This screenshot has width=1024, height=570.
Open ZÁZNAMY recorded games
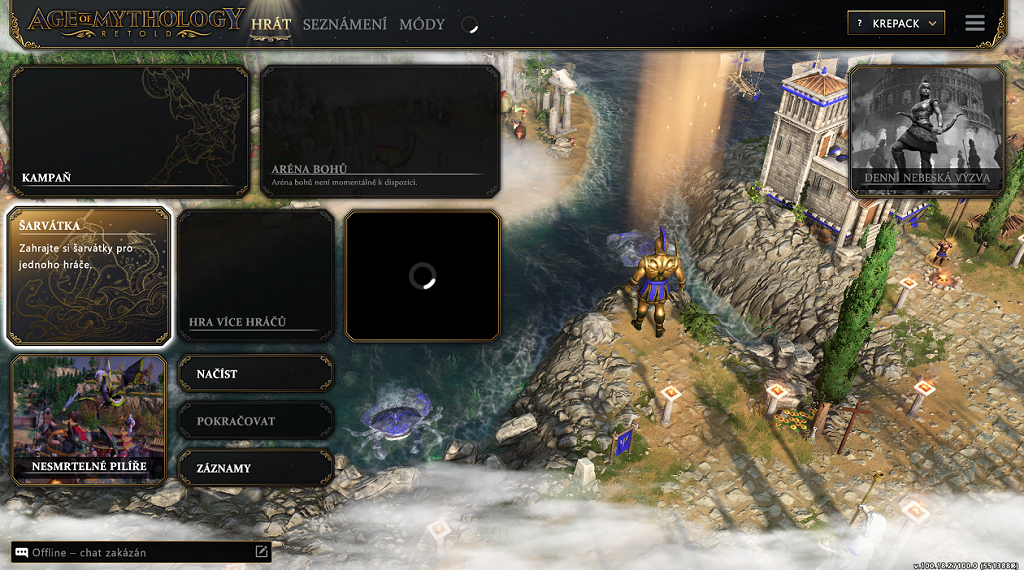tap(255, 468)
